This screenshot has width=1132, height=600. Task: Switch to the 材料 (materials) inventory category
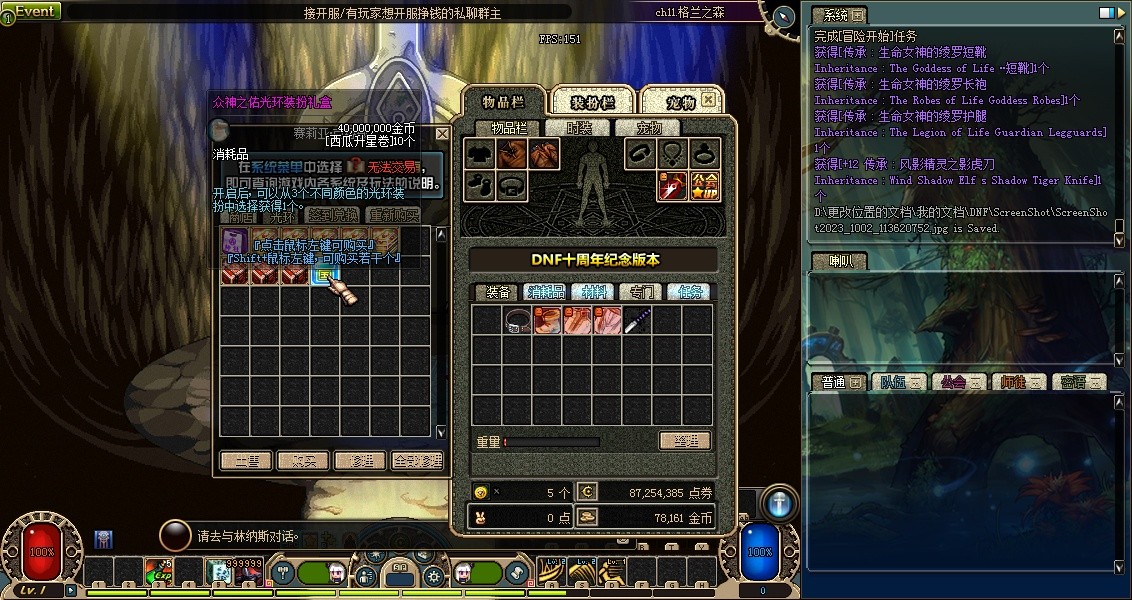[x=594, y=292]
